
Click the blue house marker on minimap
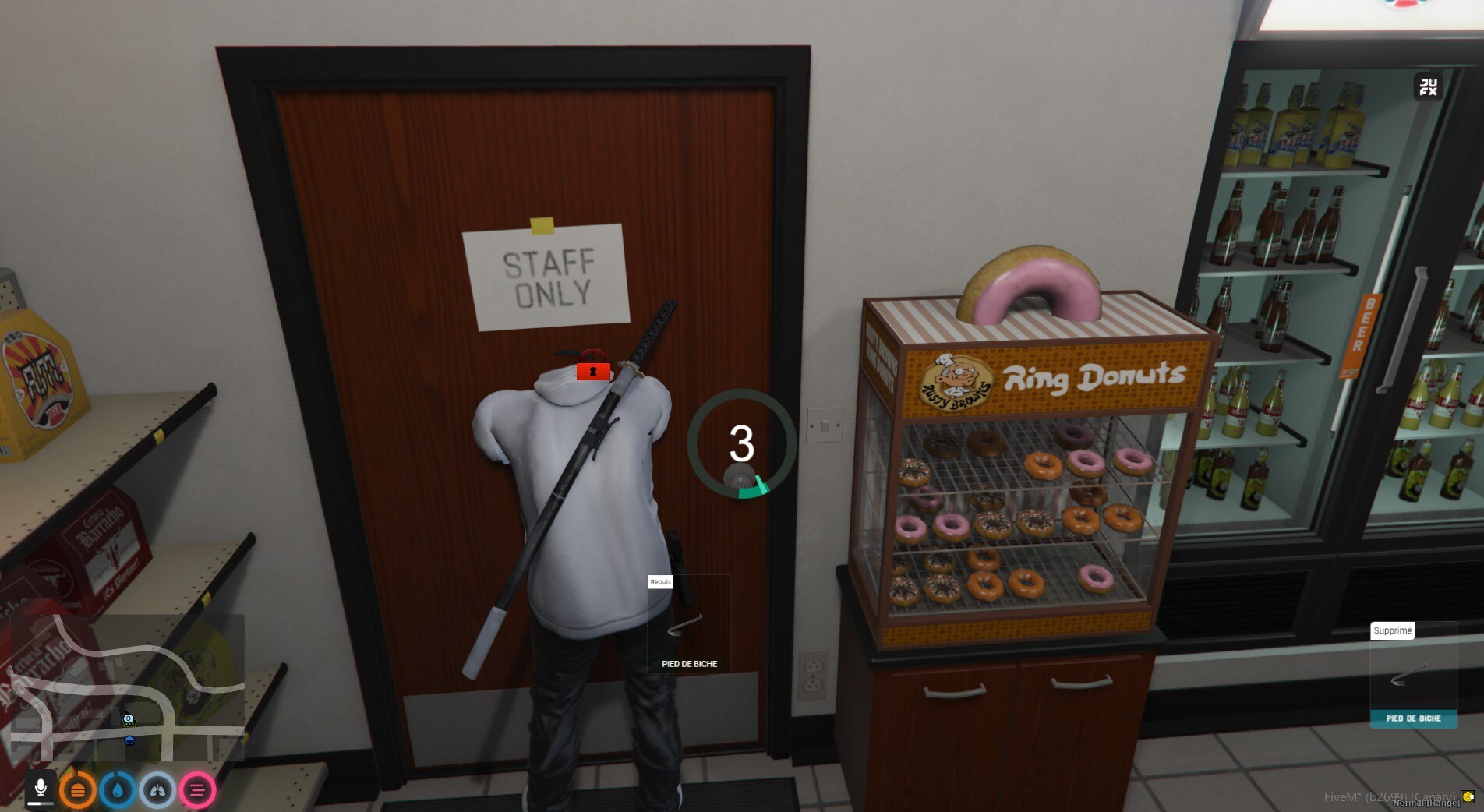tap(129, 740)
